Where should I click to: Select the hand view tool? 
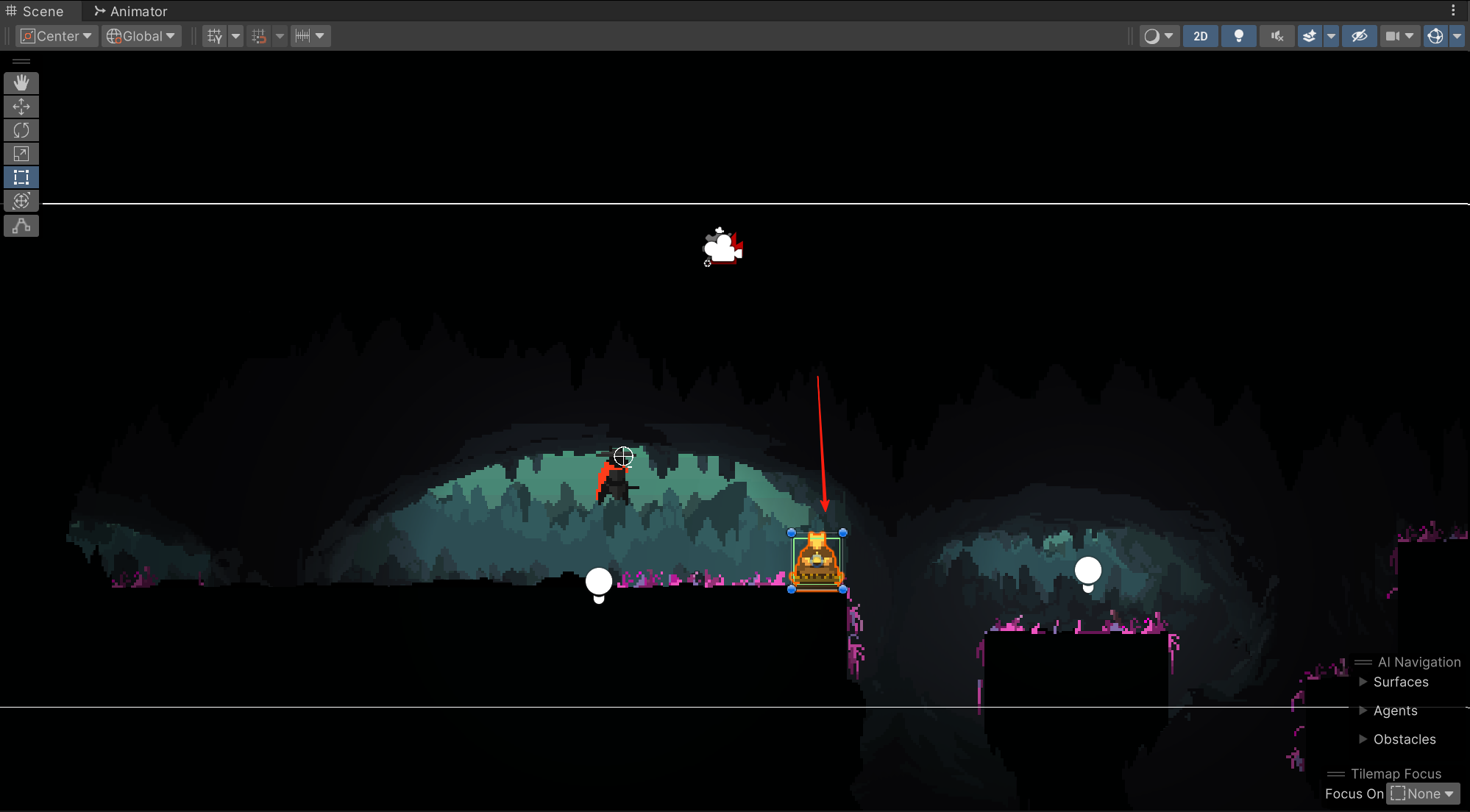pos(21,83)
